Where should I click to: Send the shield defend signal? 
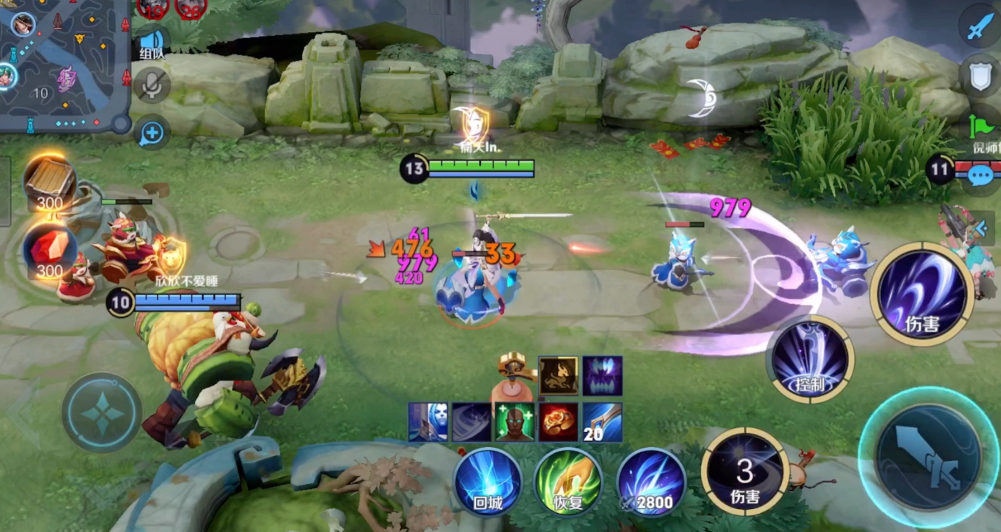(979, 76)
